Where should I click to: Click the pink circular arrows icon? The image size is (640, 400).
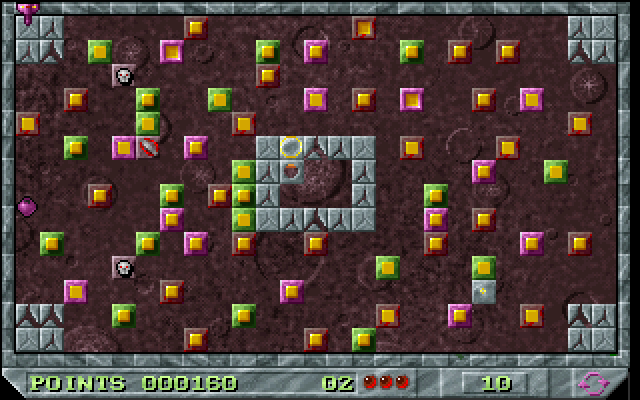point(591,382)
